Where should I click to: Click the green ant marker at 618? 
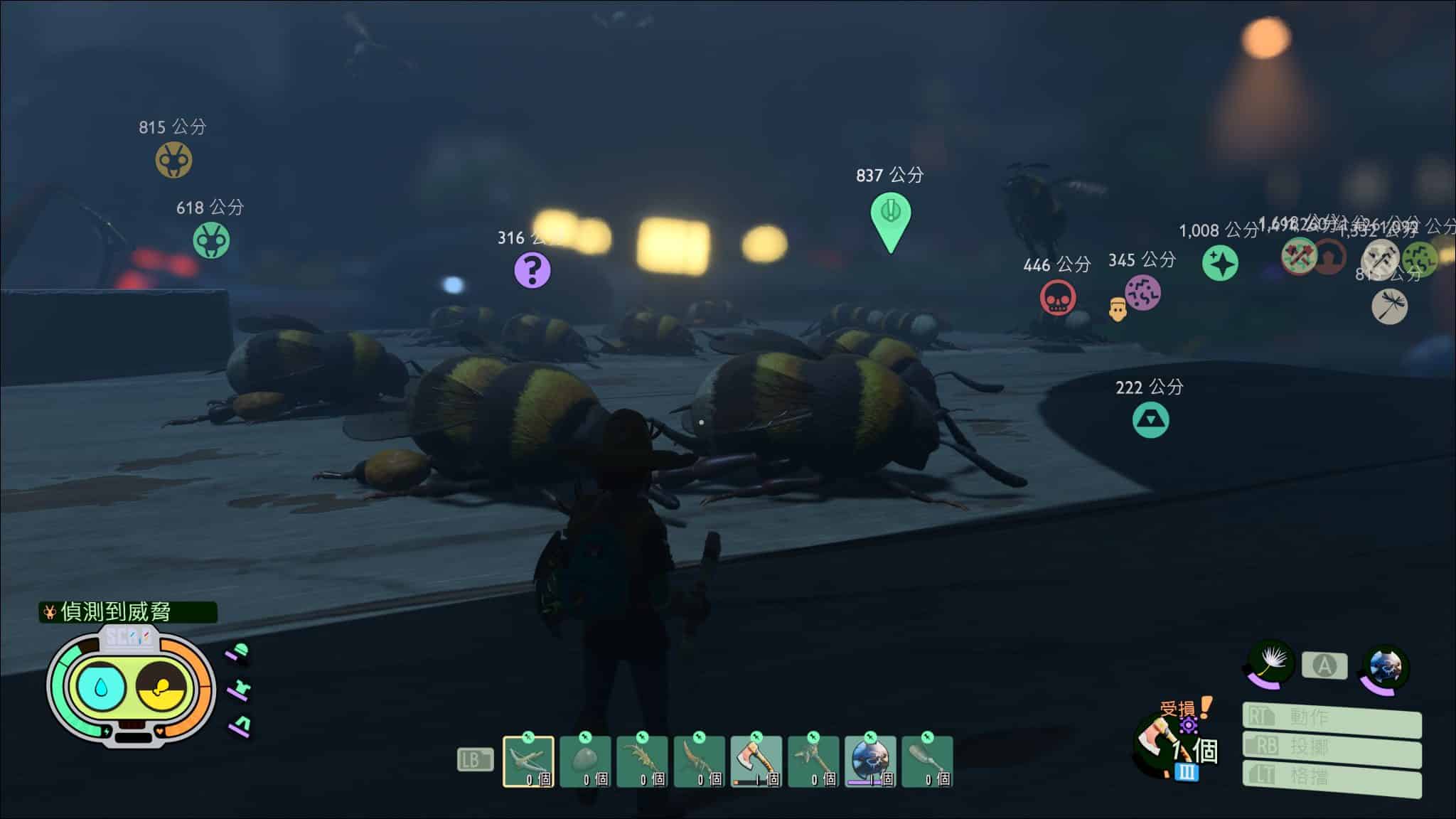[x=211, y=240]
